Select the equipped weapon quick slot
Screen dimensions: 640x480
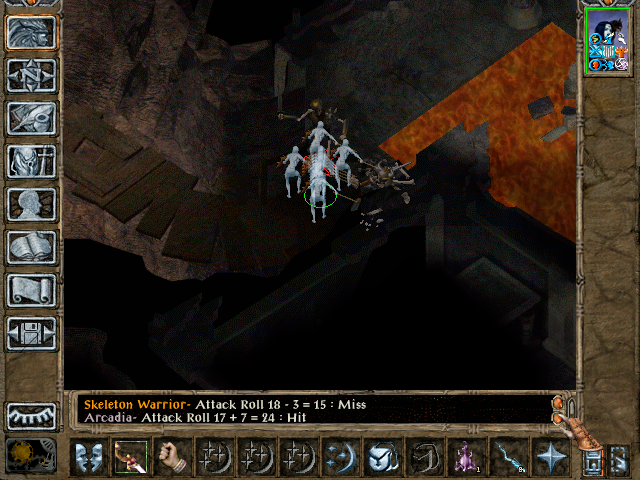131,457
